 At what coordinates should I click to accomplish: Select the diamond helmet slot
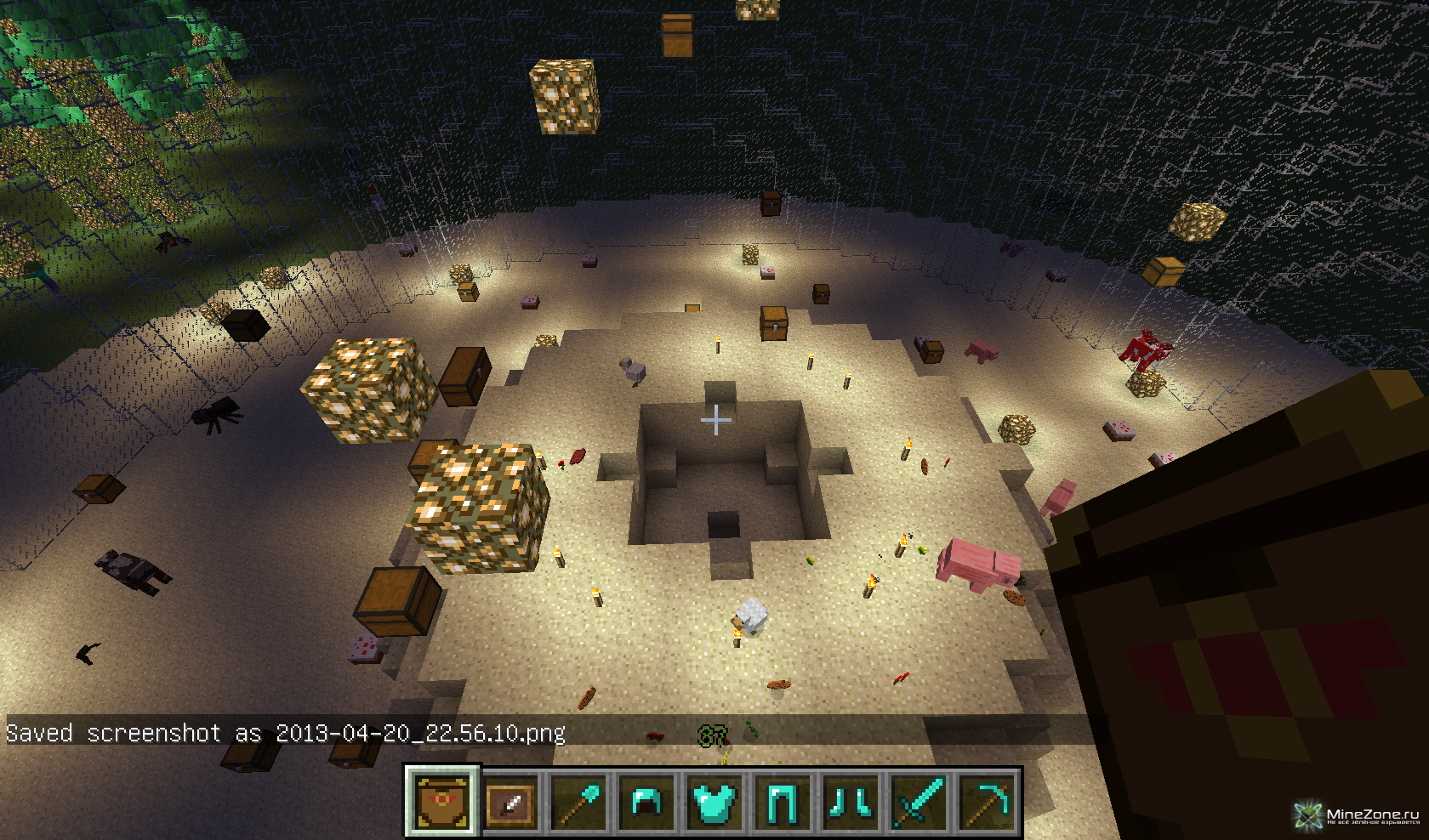[646, 803]
